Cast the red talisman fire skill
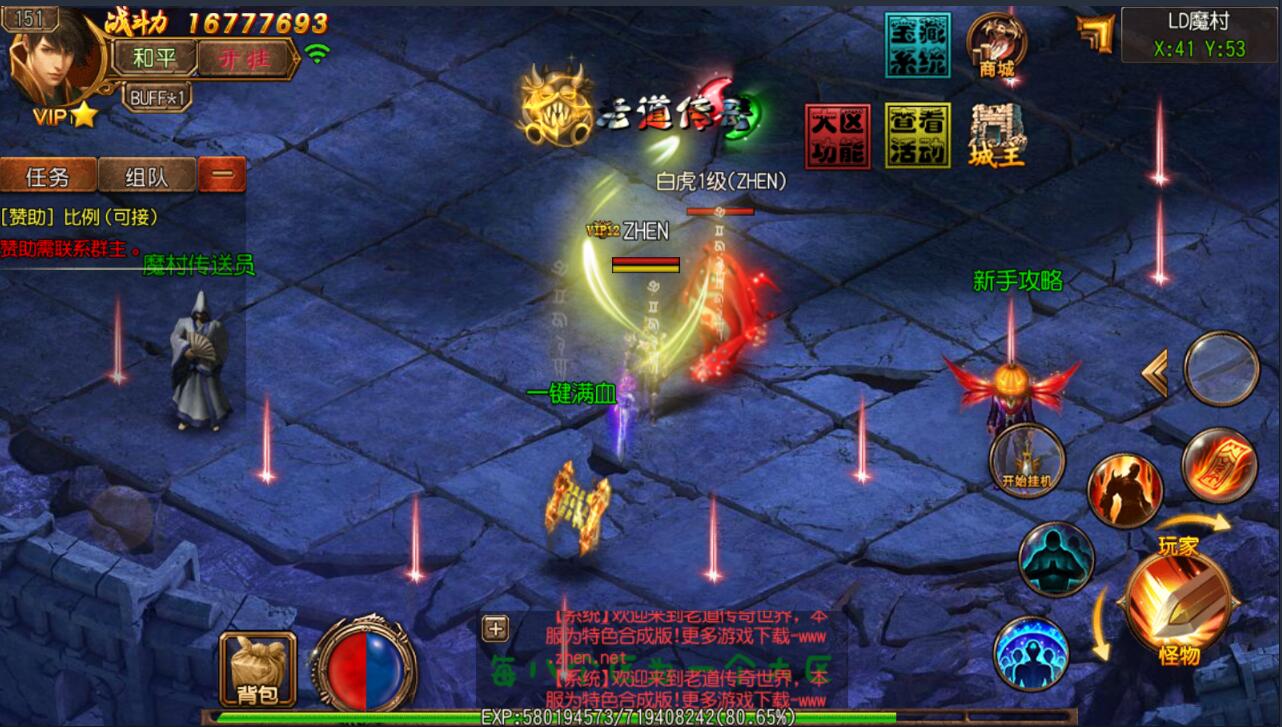 1218,465
